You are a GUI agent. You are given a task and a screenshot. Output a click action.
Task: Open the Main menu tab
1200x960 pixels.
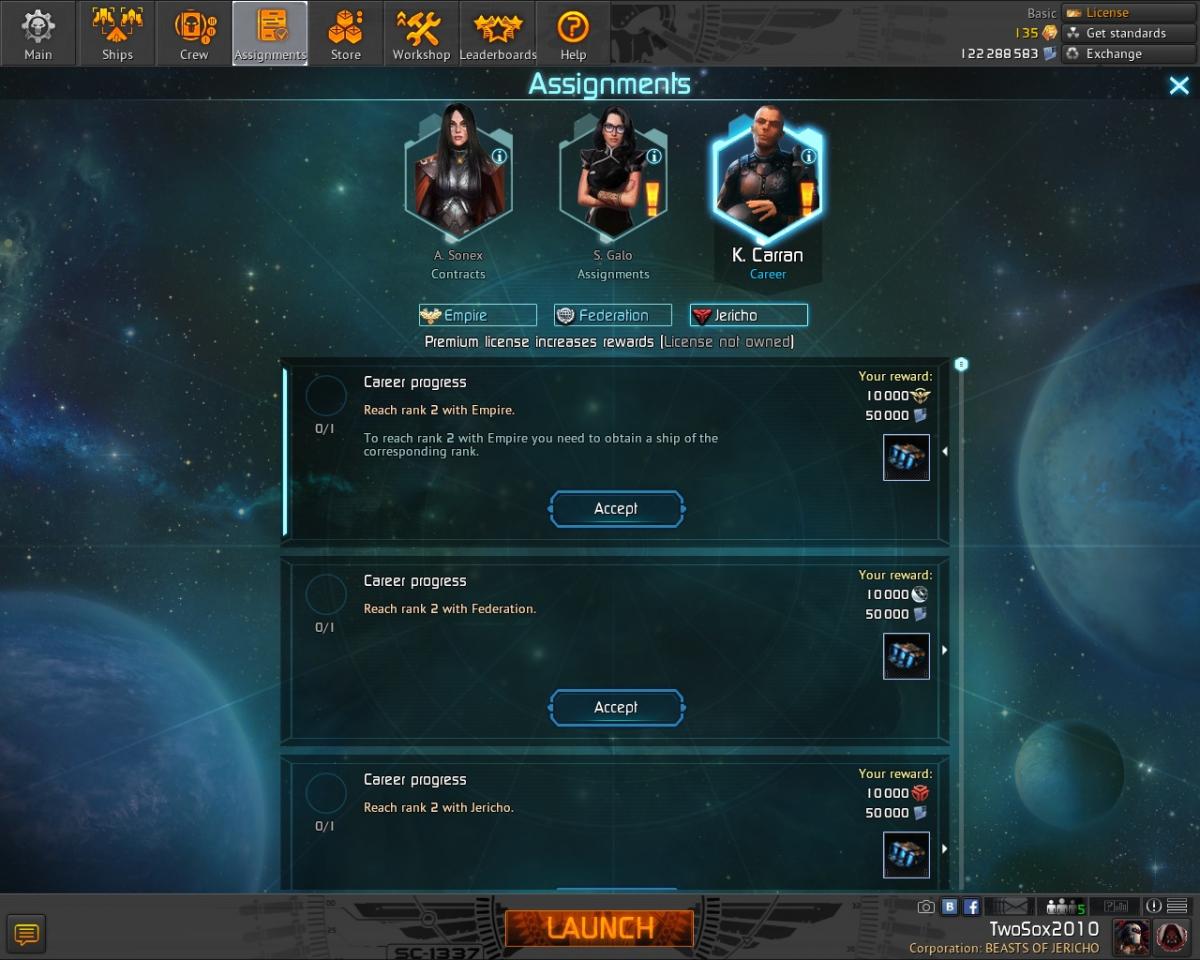click(38, 34)
